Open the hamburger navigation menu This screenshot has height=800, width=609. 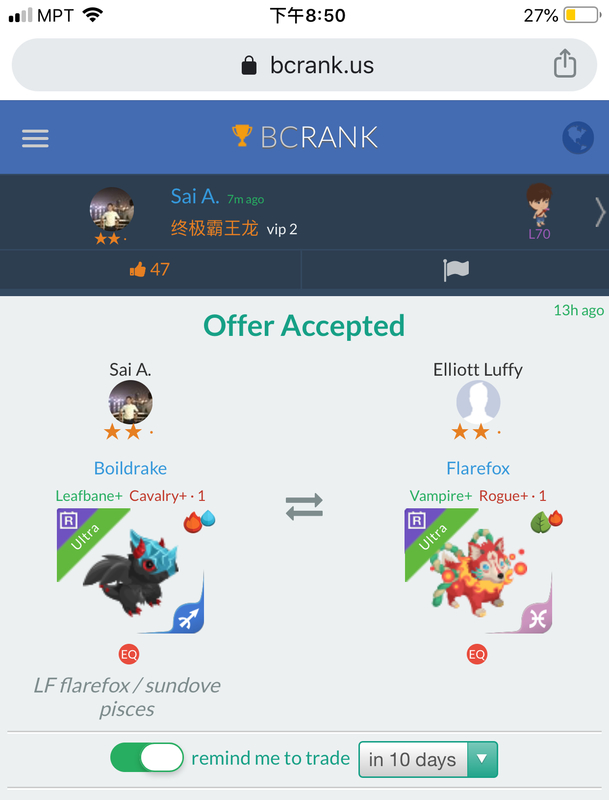[x=35, y=138]
